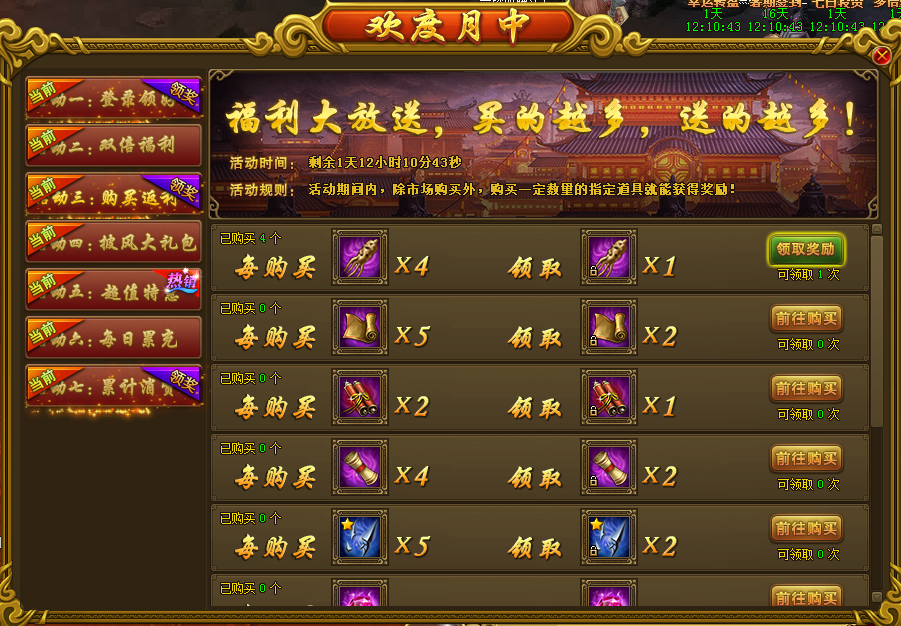Select the open scroll item icon marked X5
The height and width of the screenshot is (626, 901).
tap(359, 327)
